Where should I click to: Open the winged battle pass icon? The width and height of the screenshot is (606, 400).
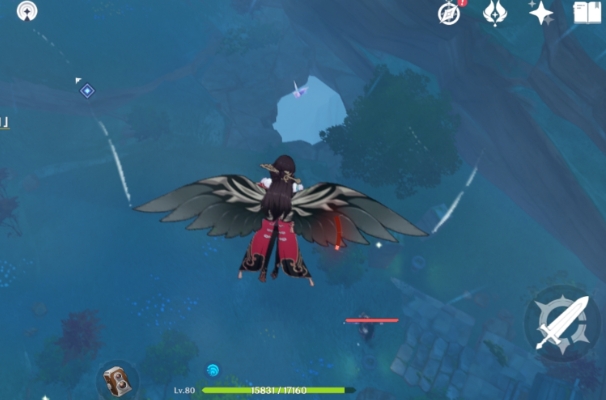[494, 13]
